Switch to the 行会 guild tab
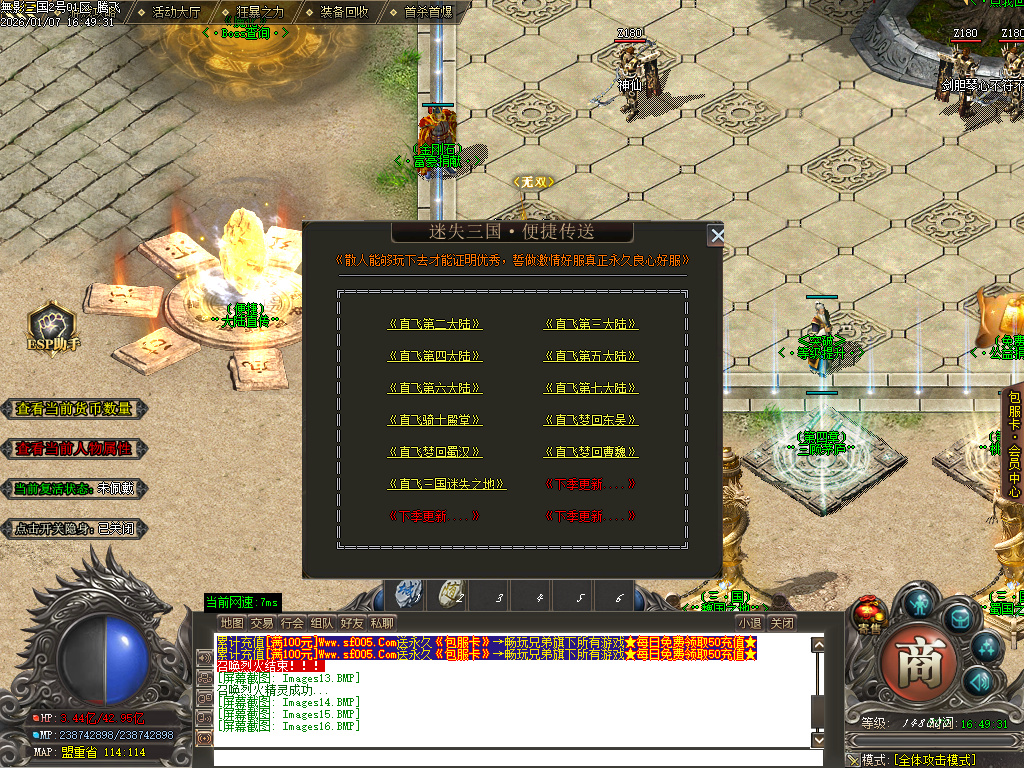The height and width of the screenshot is (768, 1024). coord(292,623)
